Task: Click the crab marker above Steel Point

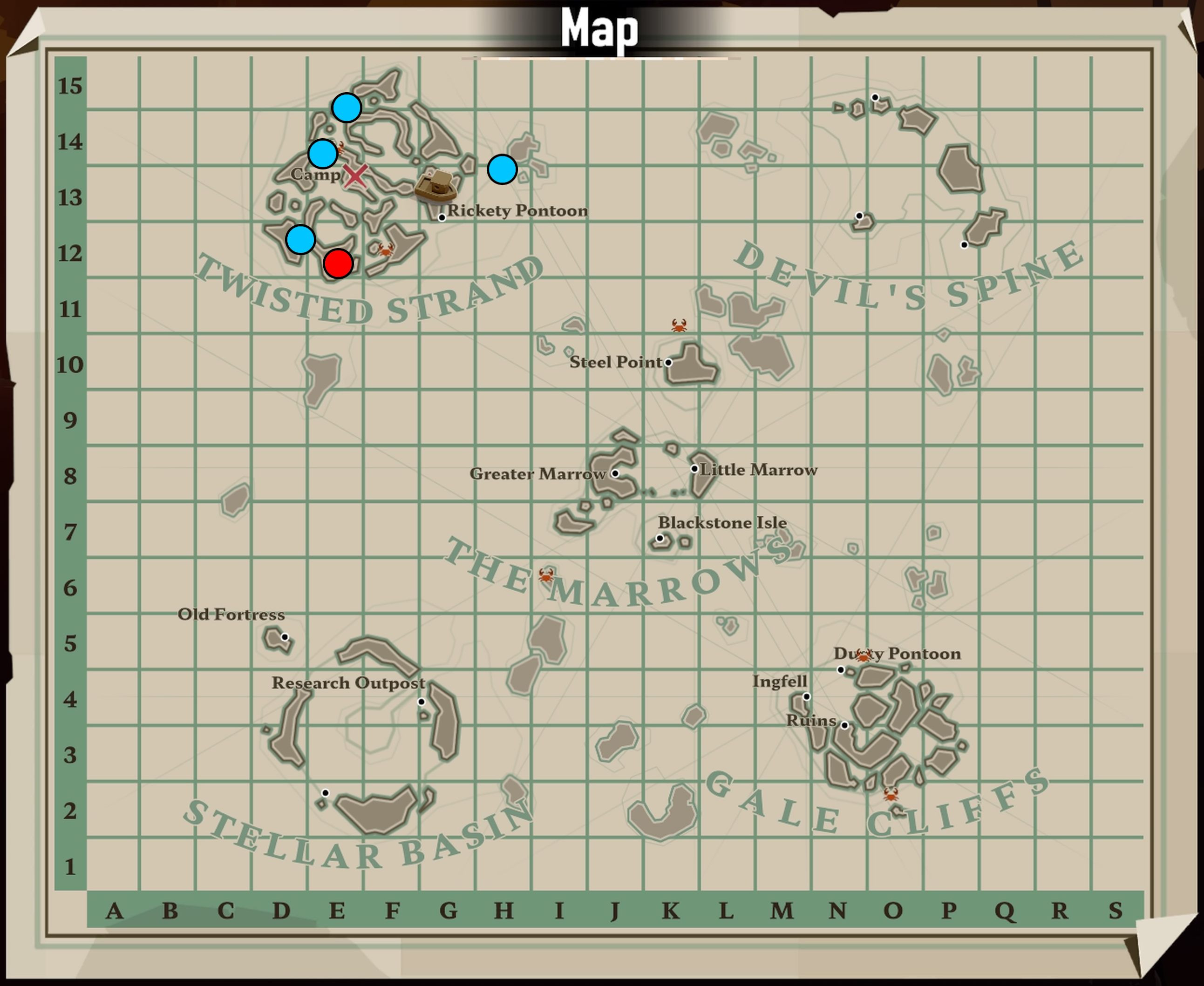Action: point(679,325)
